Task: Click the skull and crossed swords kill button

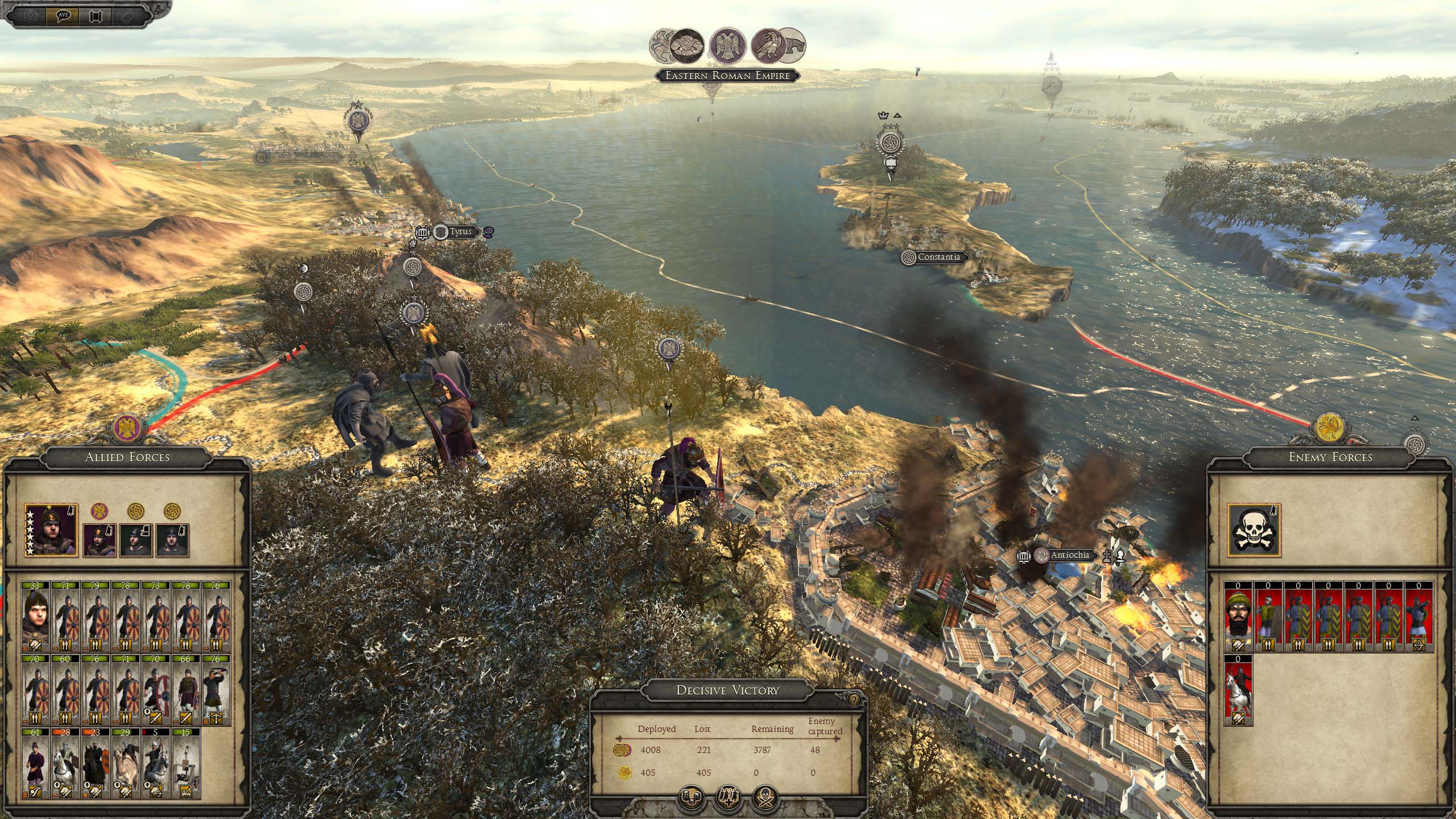Action: tap(765, 799)
